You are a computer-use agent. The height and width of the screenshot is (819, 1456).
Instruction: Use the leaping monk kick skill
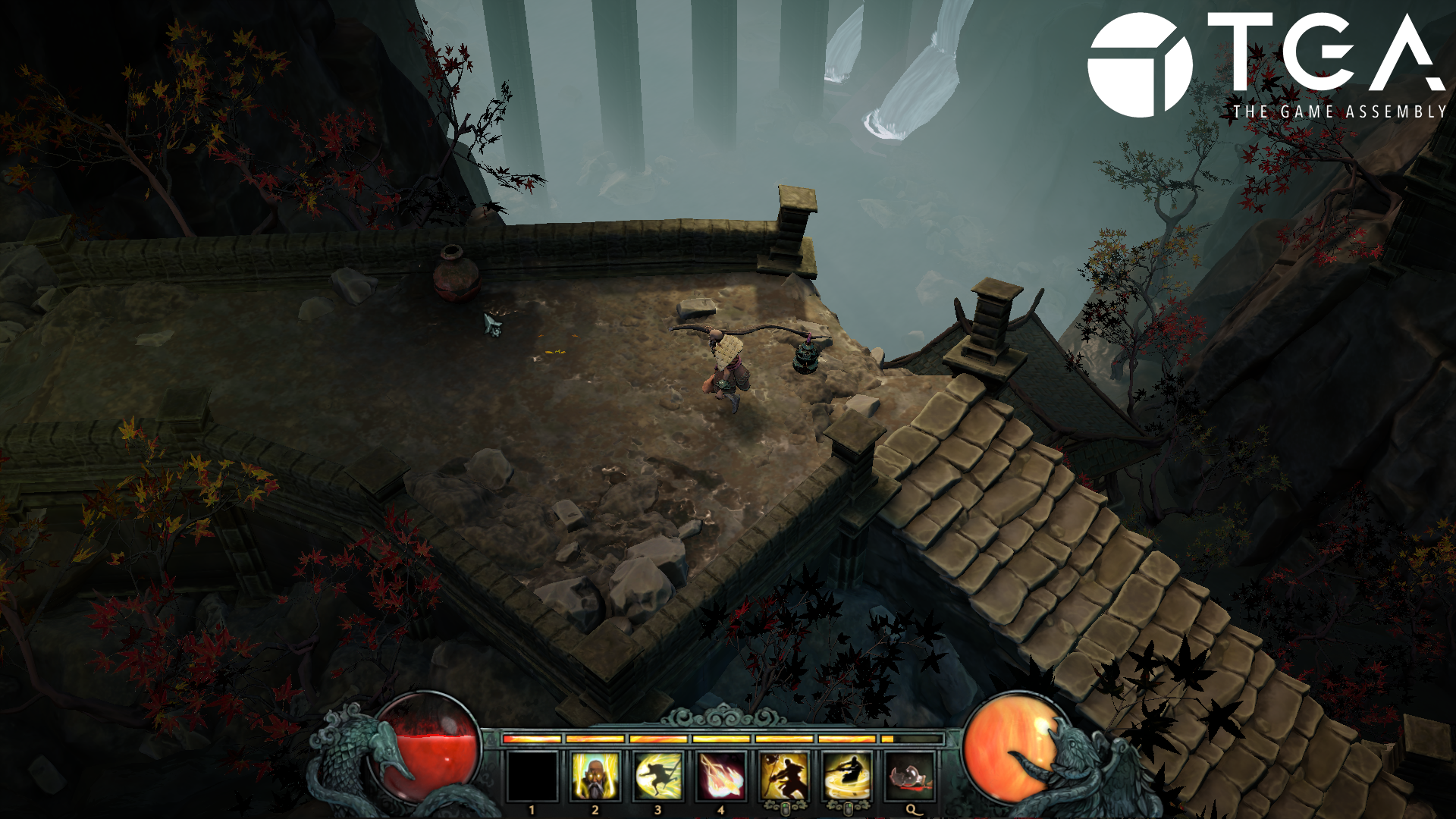pos(658,777)
